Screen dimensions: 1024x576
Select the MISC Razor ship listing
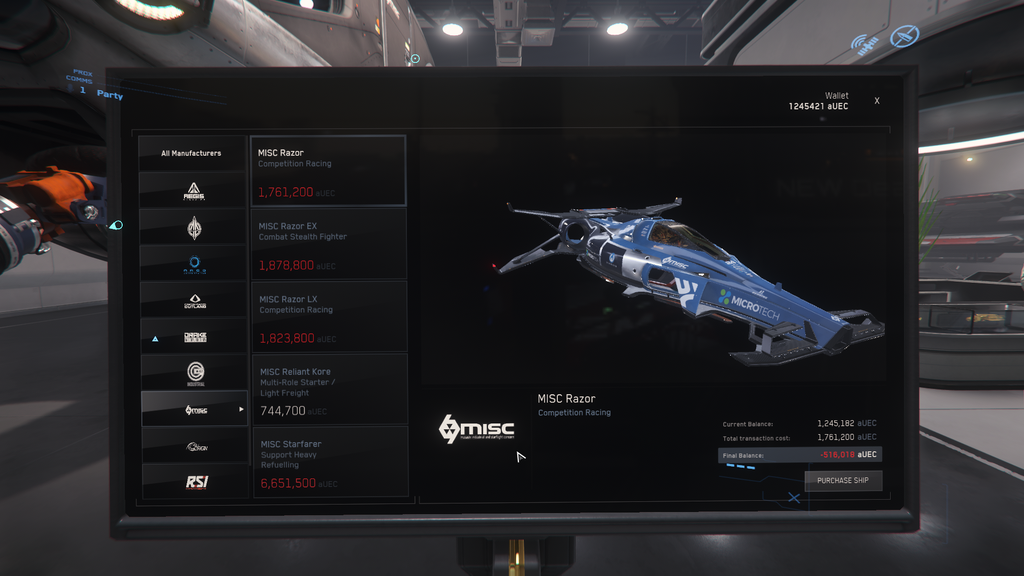(328, 171)
